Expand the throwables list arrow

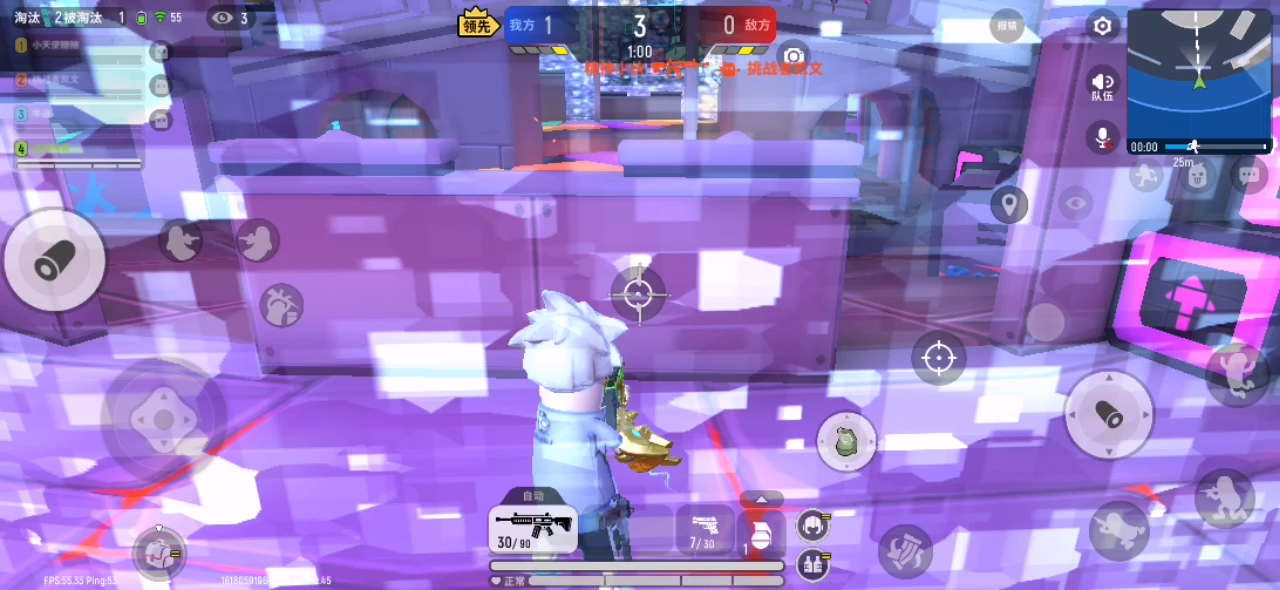pyautogui.click(x=762, y=499)
